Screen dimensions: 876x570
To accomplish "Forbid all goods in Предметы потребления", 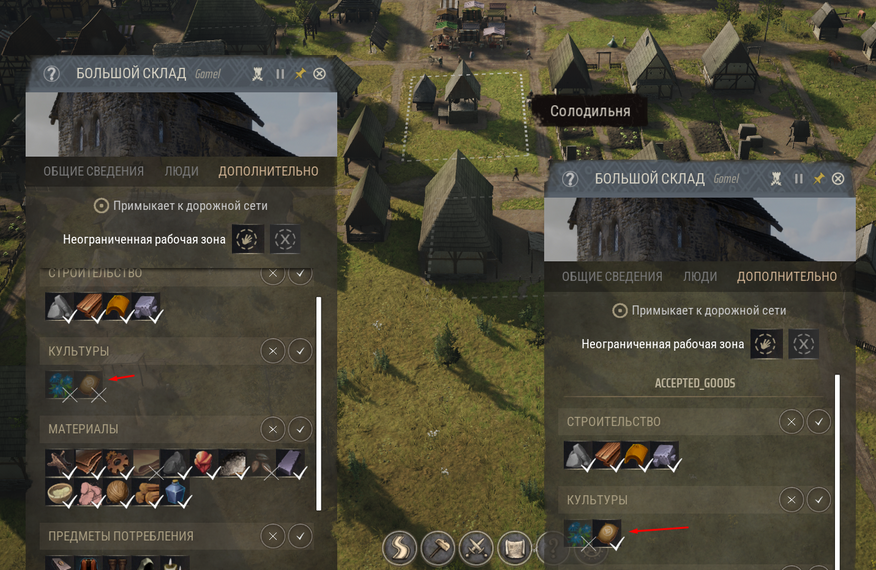I will [272, 537].
